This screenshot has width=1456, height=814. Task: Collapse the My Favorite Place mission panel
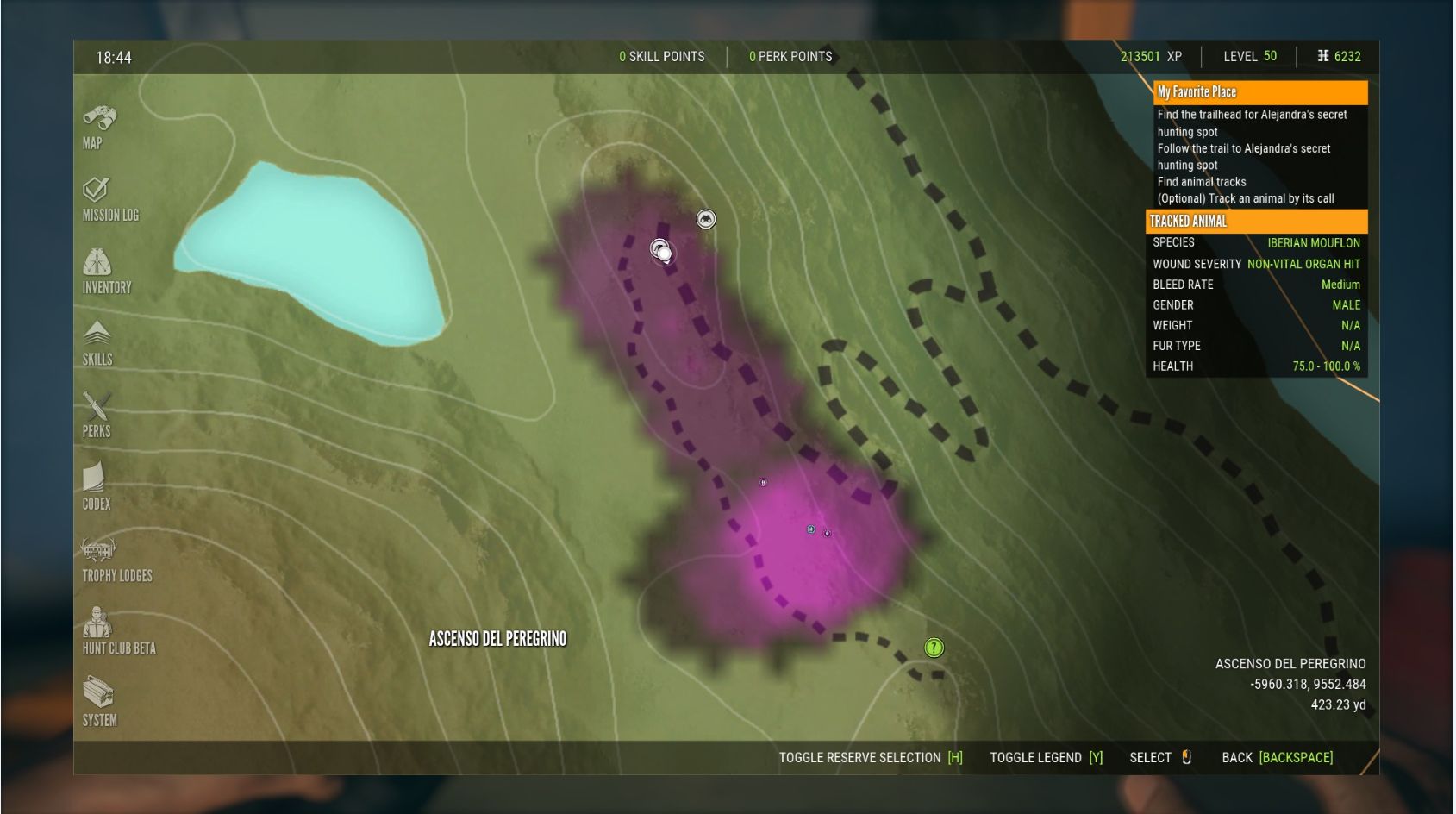click(x=1259, y=91)
